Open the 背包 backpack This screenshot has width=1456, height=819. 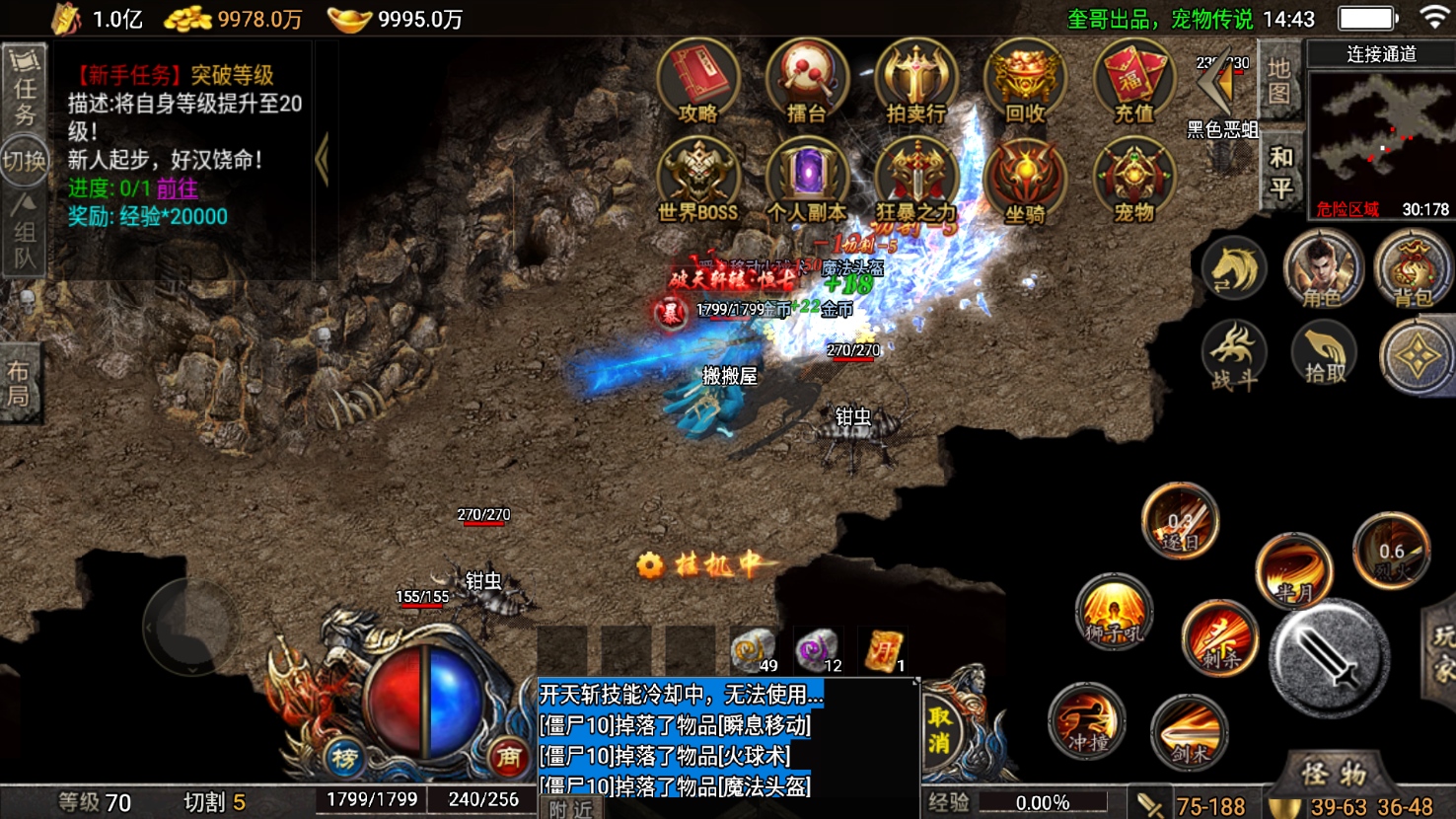coord(1412,269)
